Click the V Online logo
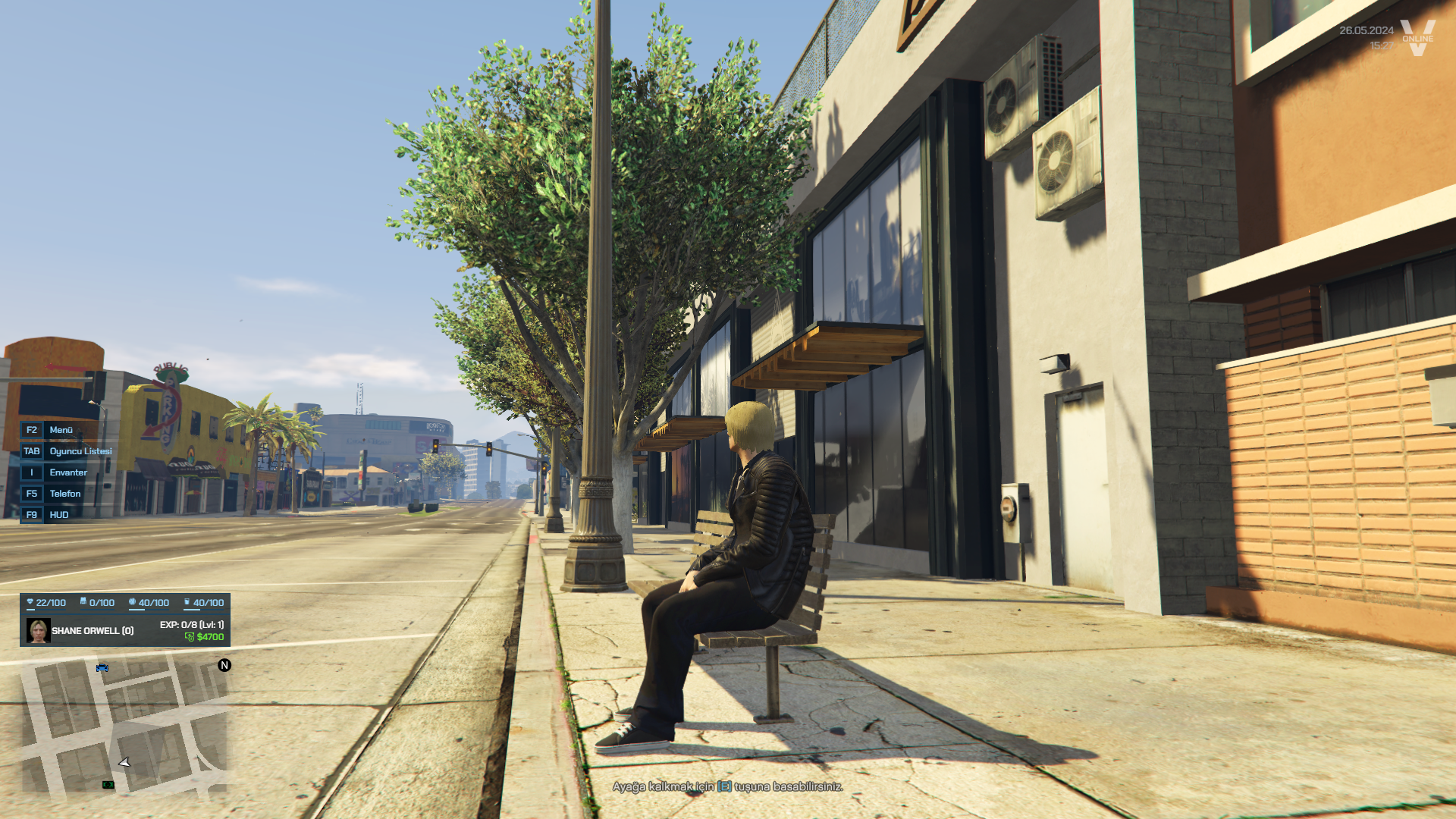 [x=1417, y=38]
